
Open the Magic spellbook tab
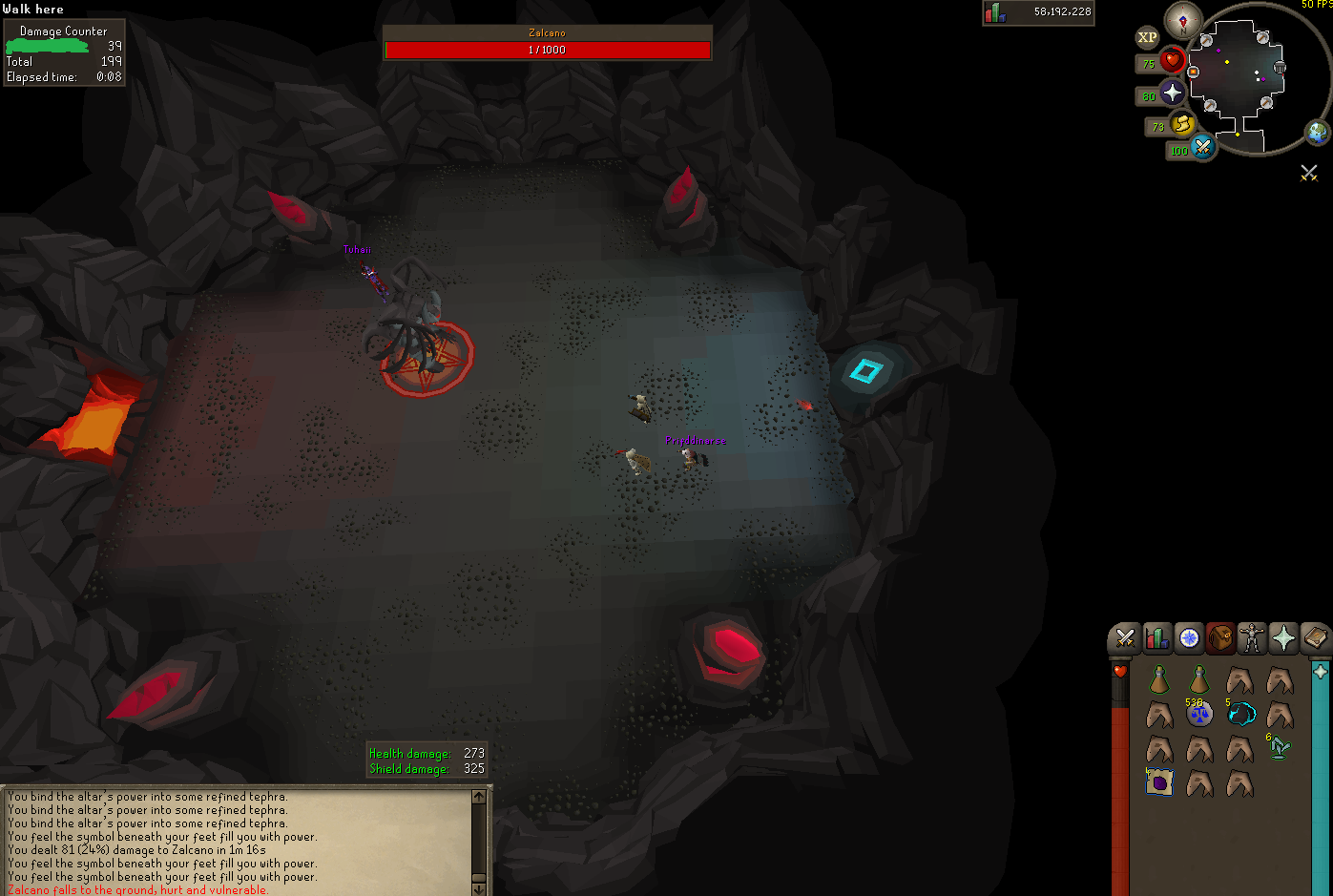1315,638
